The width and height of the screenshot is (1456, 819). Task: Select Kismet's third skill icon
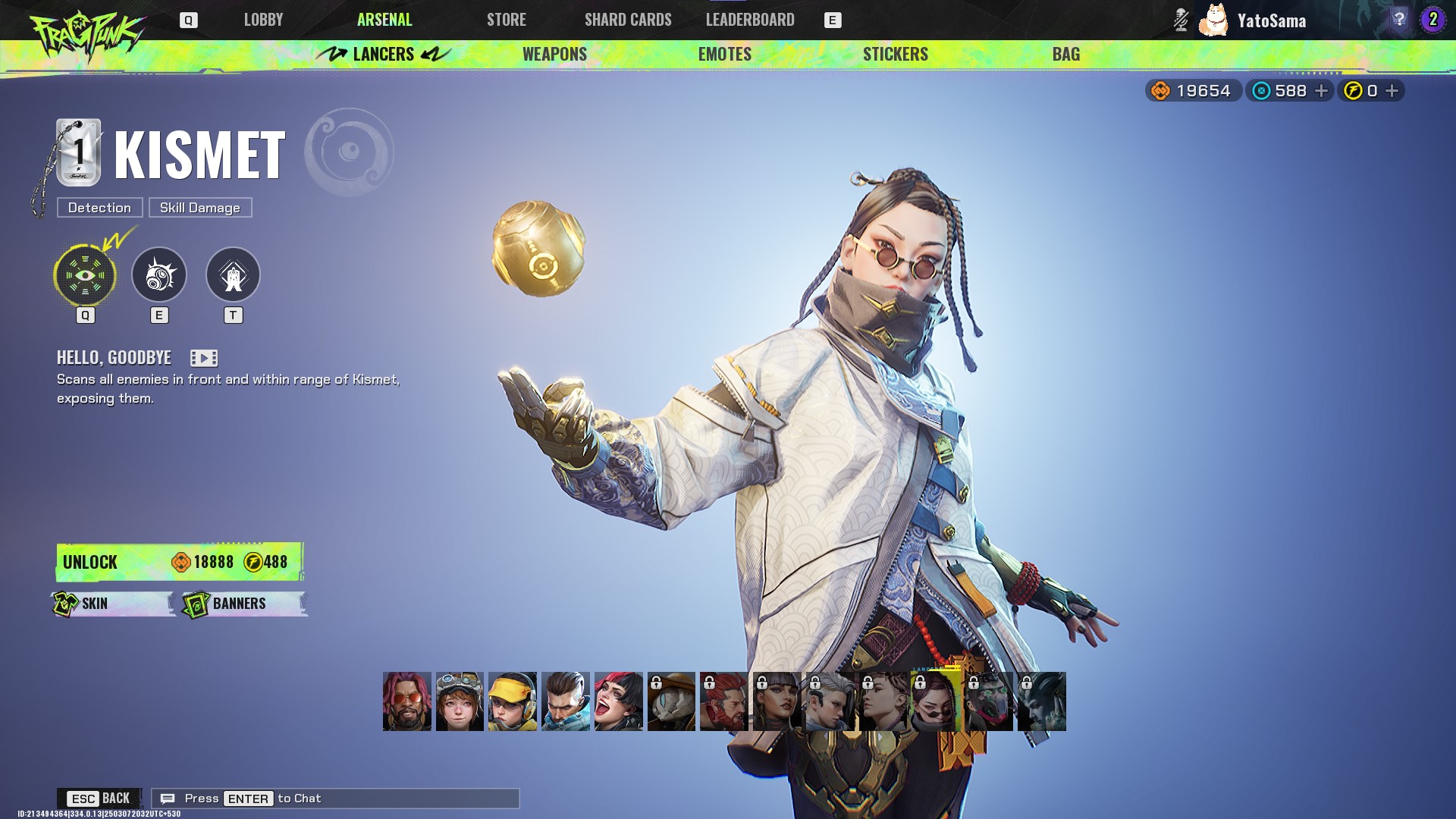233,275
